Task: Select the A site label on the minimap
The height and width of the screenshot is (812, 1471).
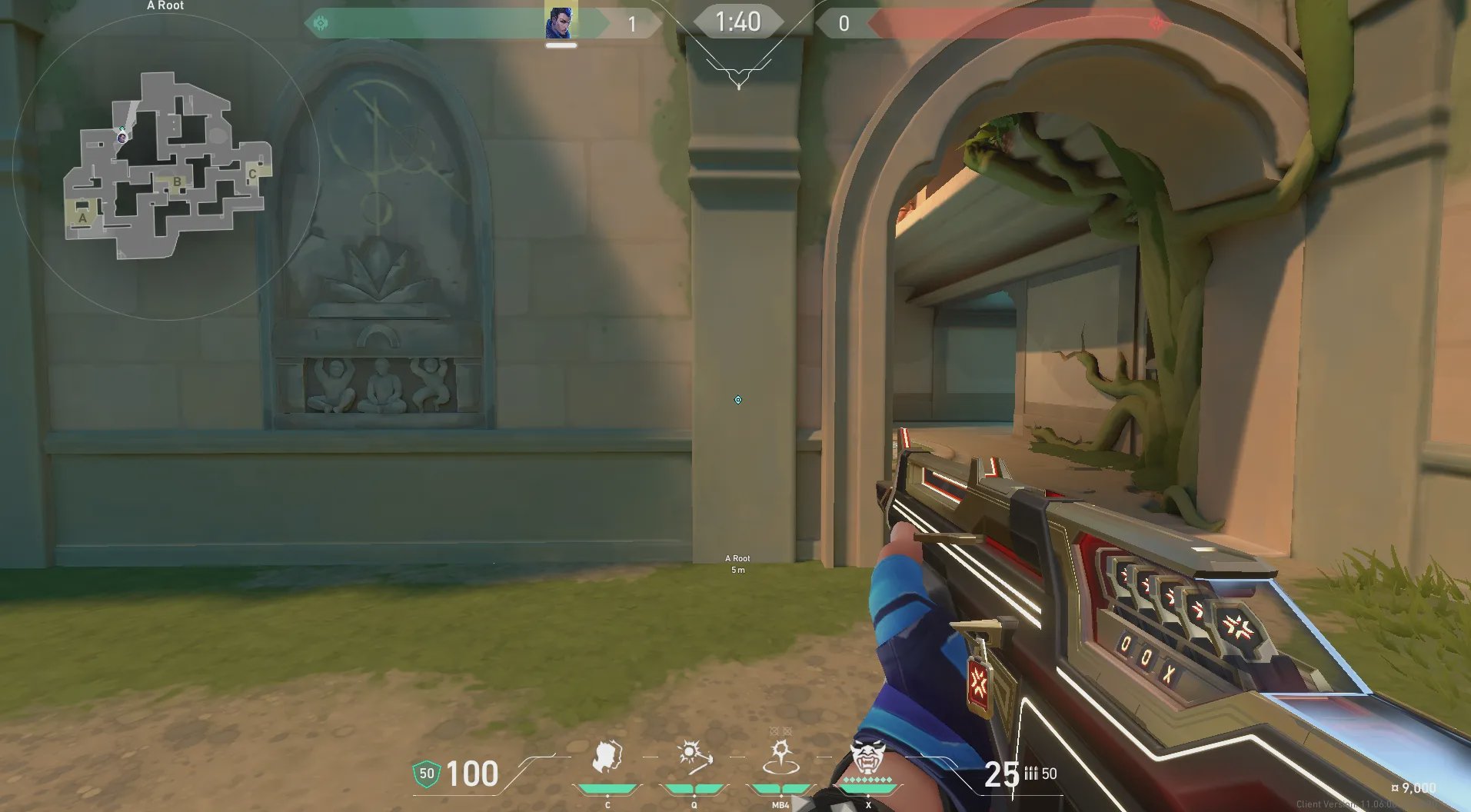Action: coord(82,218)
